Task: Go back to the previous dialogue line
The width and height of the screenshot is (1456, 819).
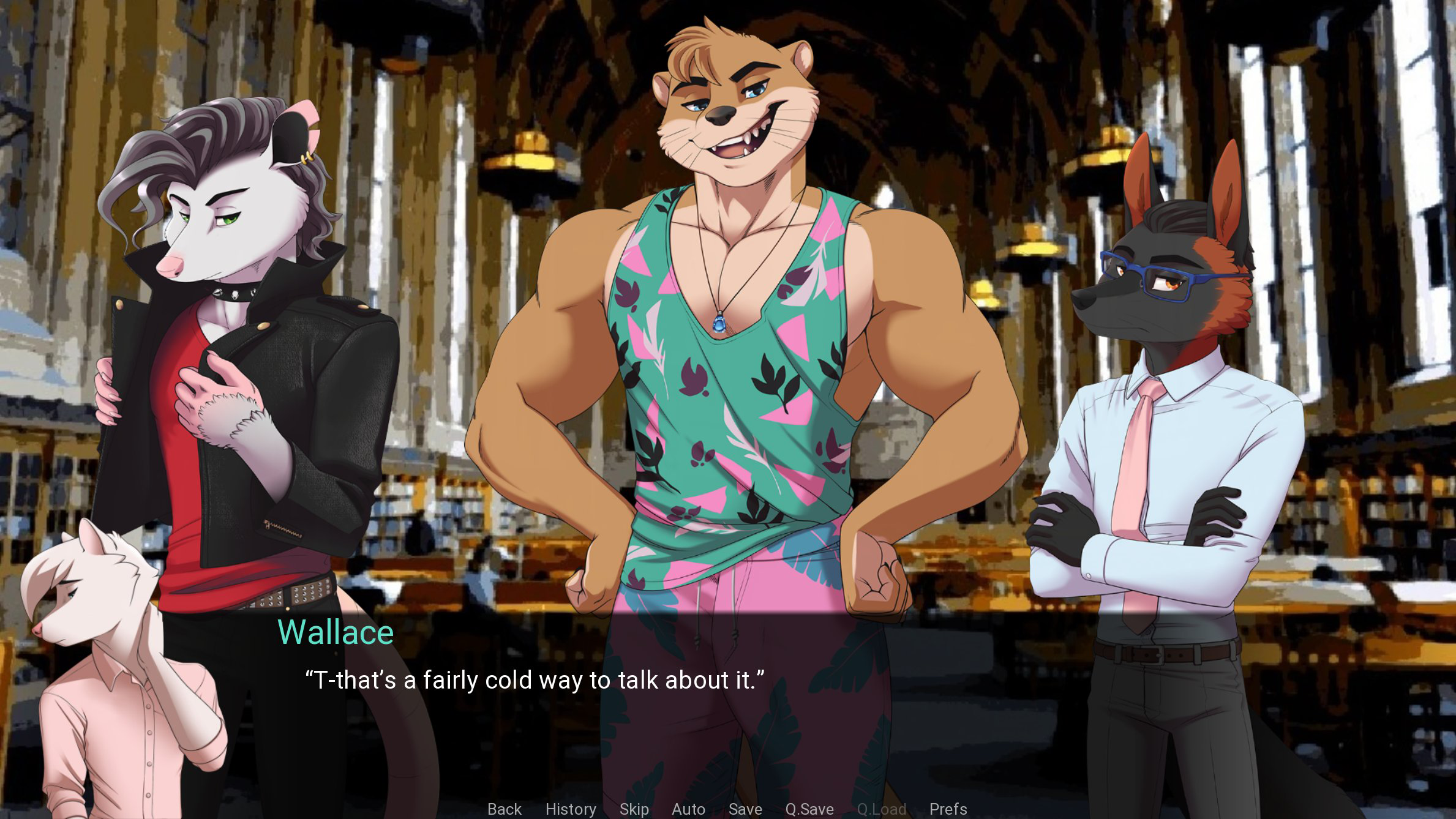Action: pyautogui.click(x=505, y=809)
